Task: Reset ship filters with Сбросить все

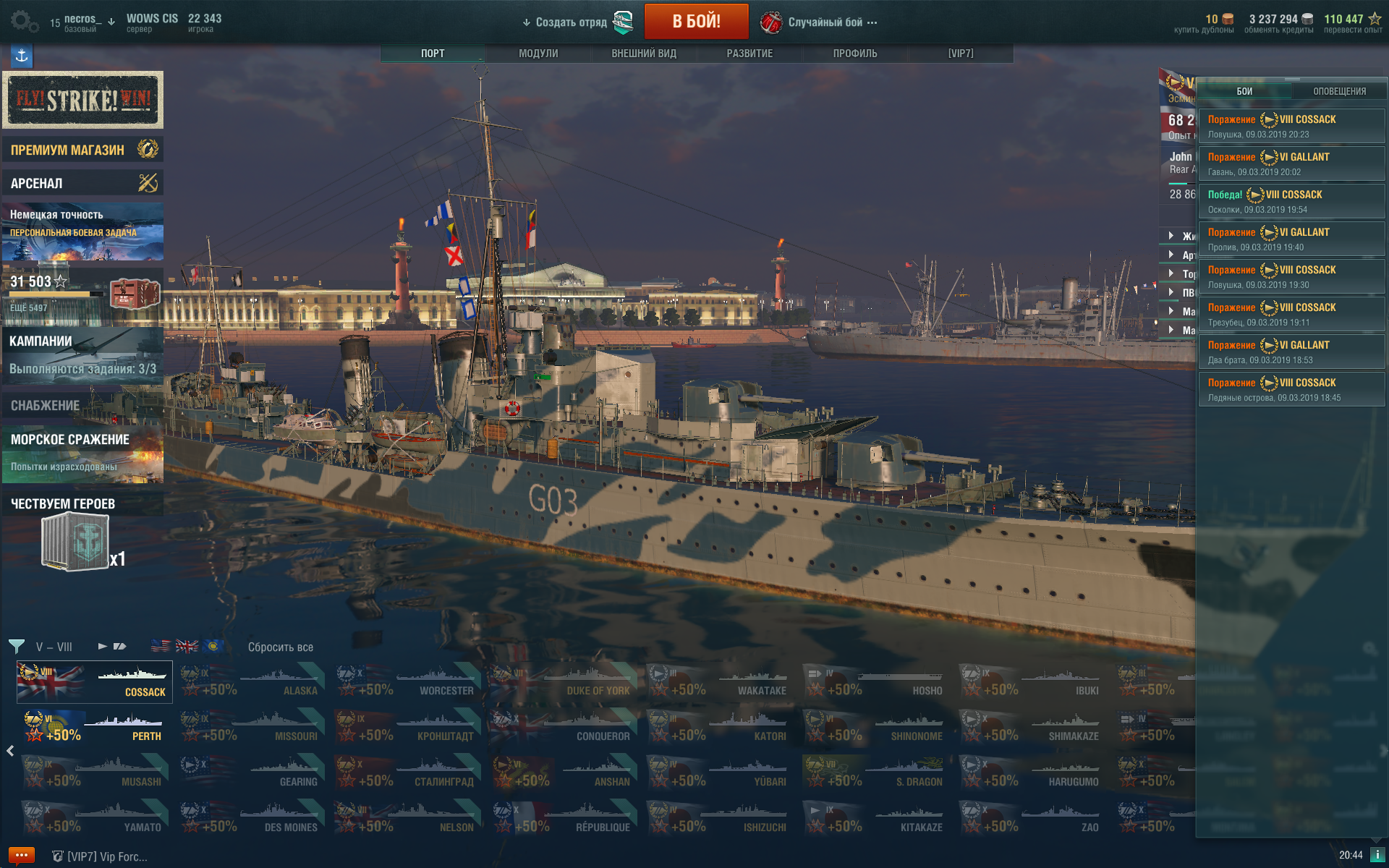Action: pyautogui.click(x=281, y=647)
